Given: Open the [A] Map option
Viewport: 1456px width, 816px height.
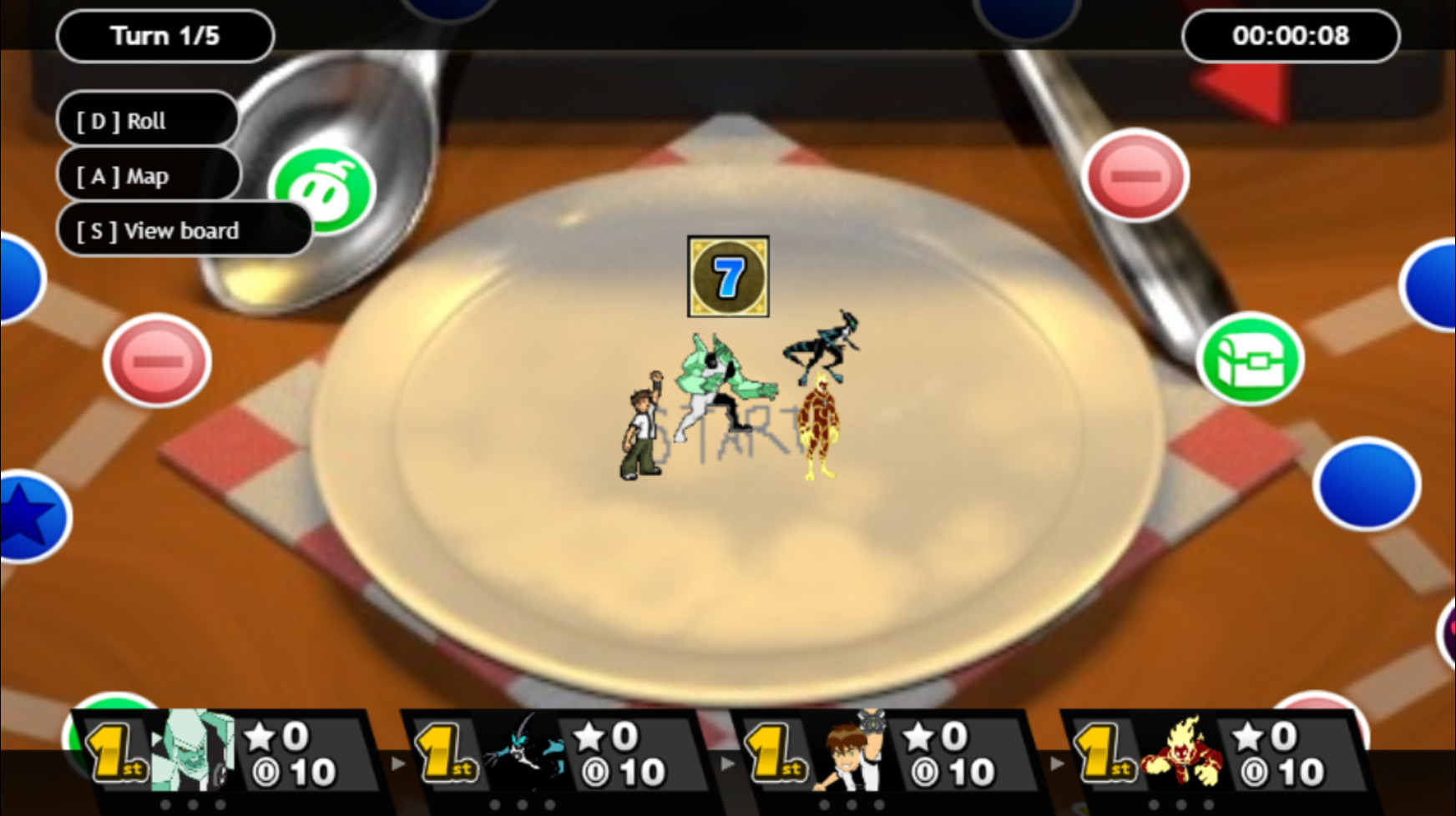Looking at the screenshot, I should [149, 175].
